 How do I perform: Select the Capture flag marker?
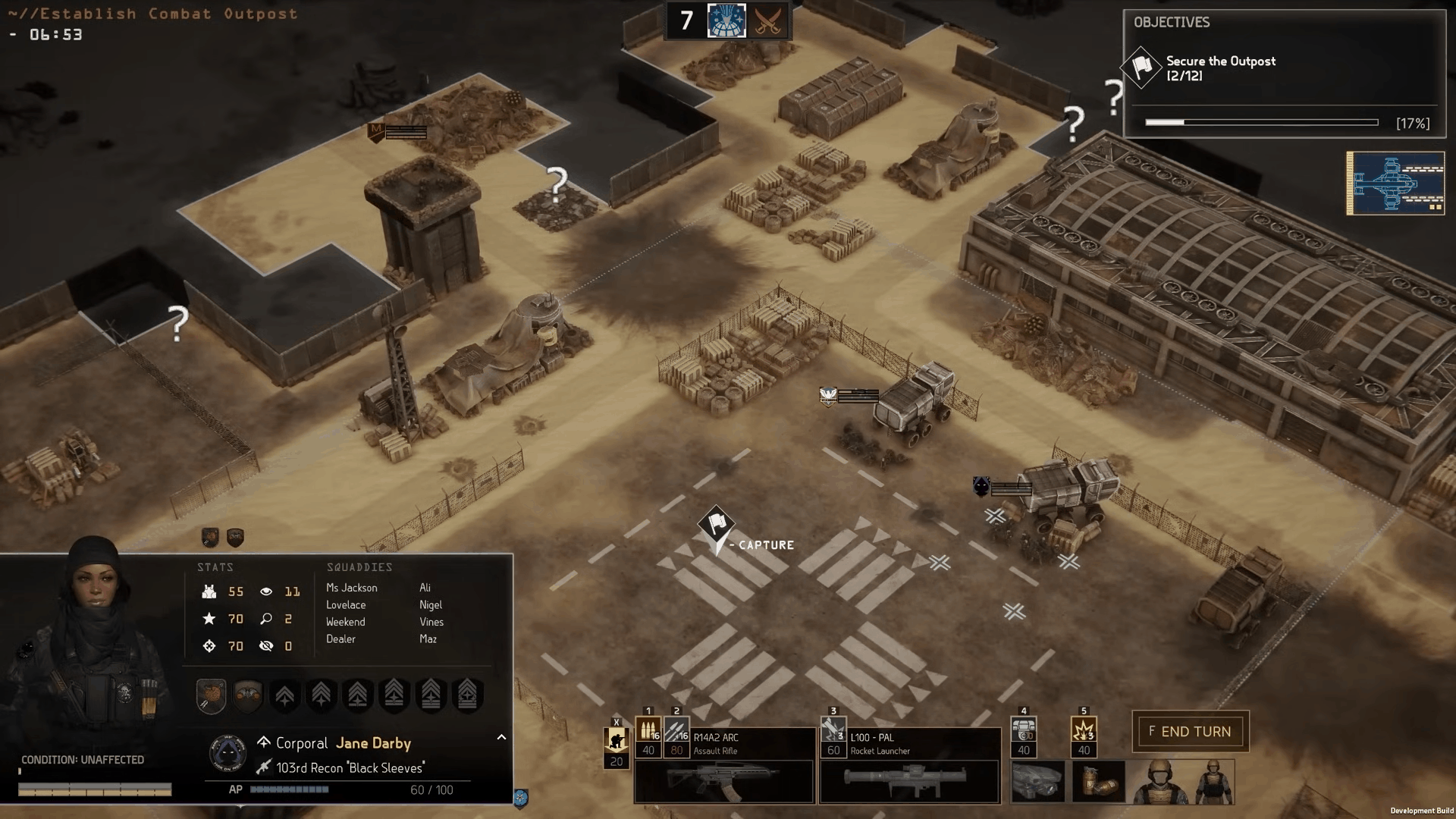tap(716, 525)
